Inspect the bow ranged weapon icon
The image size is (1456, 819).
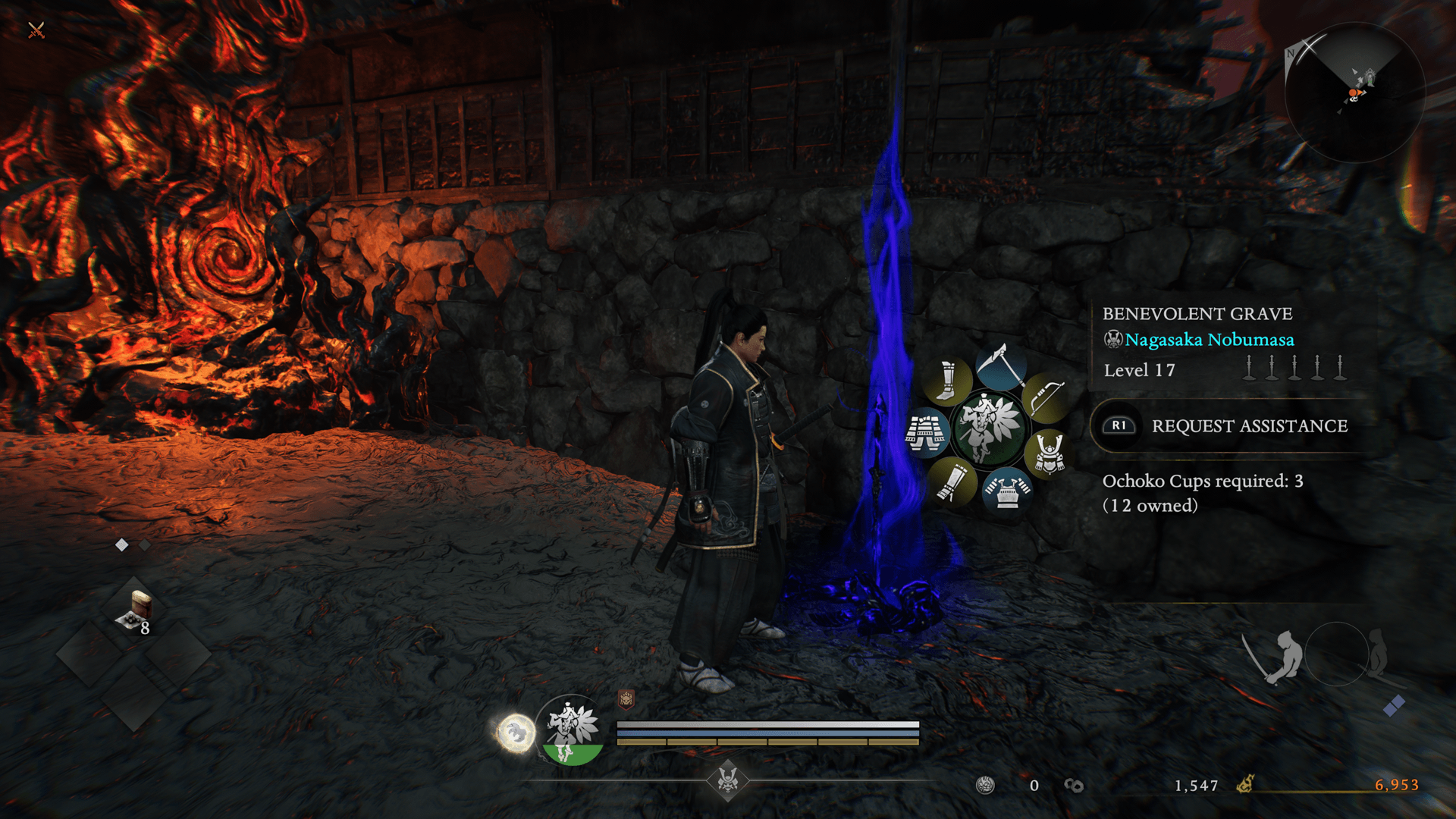click(x=1046, y=396)
